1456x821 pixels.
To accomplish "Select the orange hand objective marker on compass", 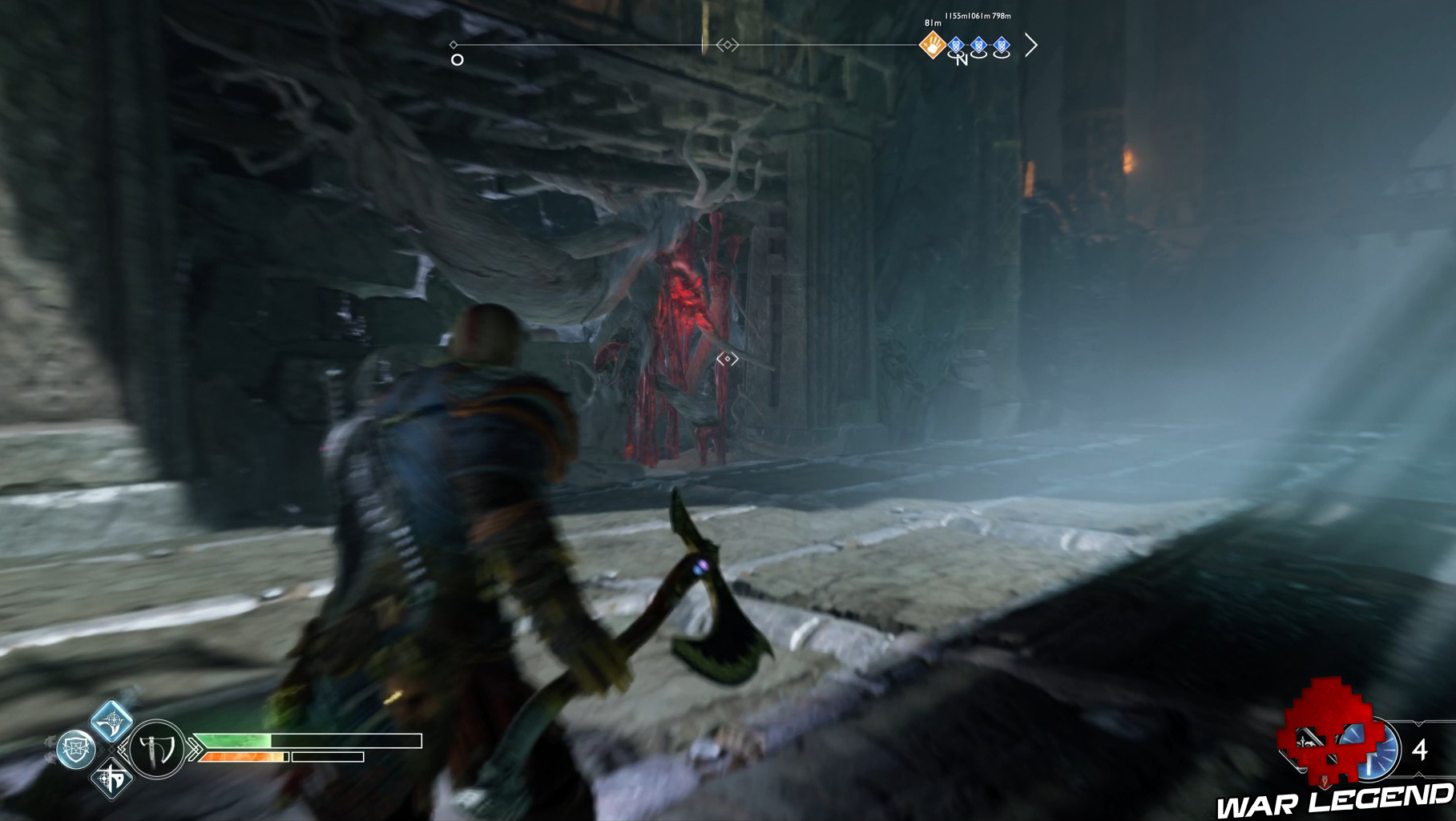I will pos(933,45).
